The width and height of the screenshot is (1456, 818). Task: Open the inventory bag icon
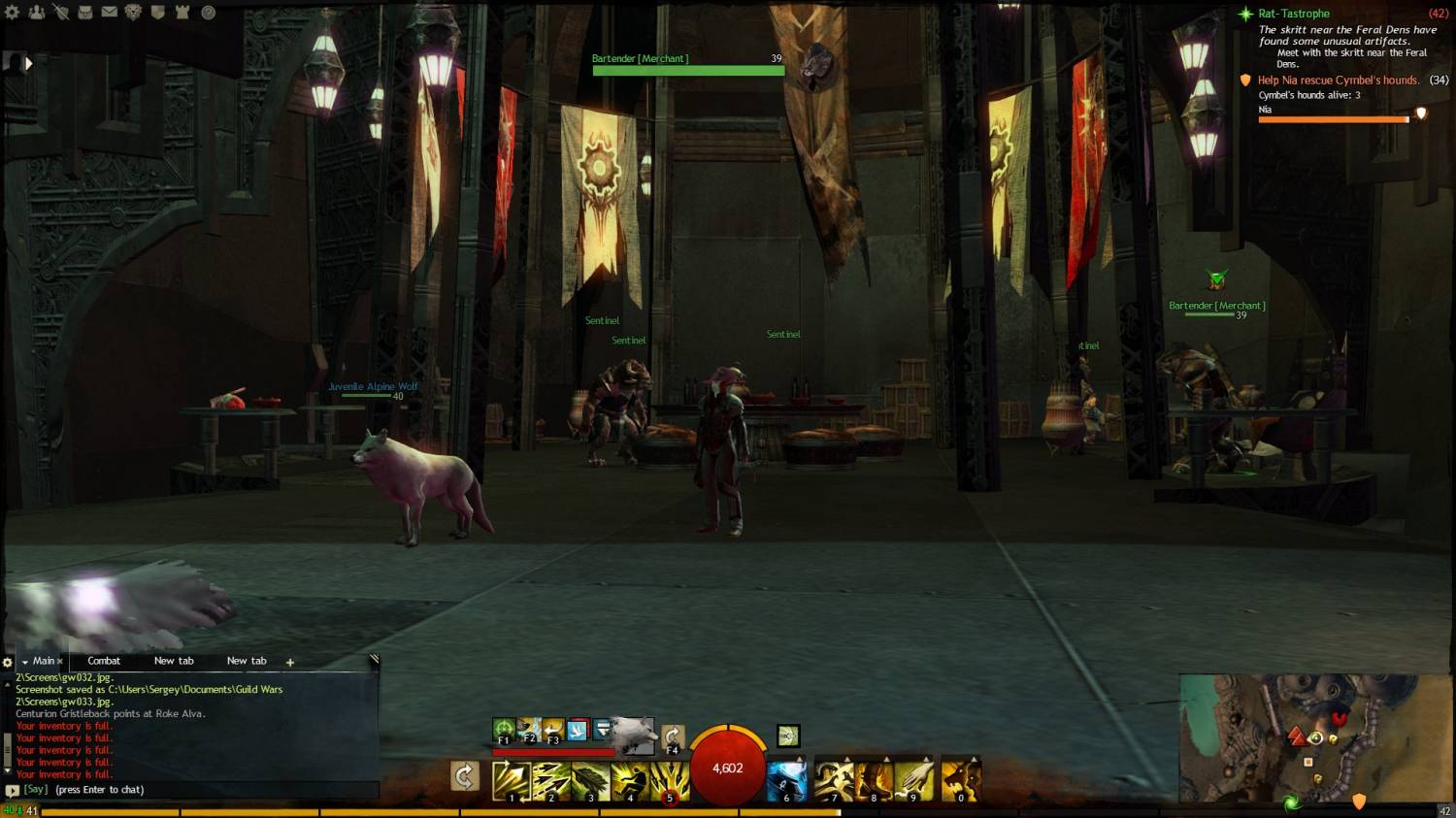(x=85, y=13)
